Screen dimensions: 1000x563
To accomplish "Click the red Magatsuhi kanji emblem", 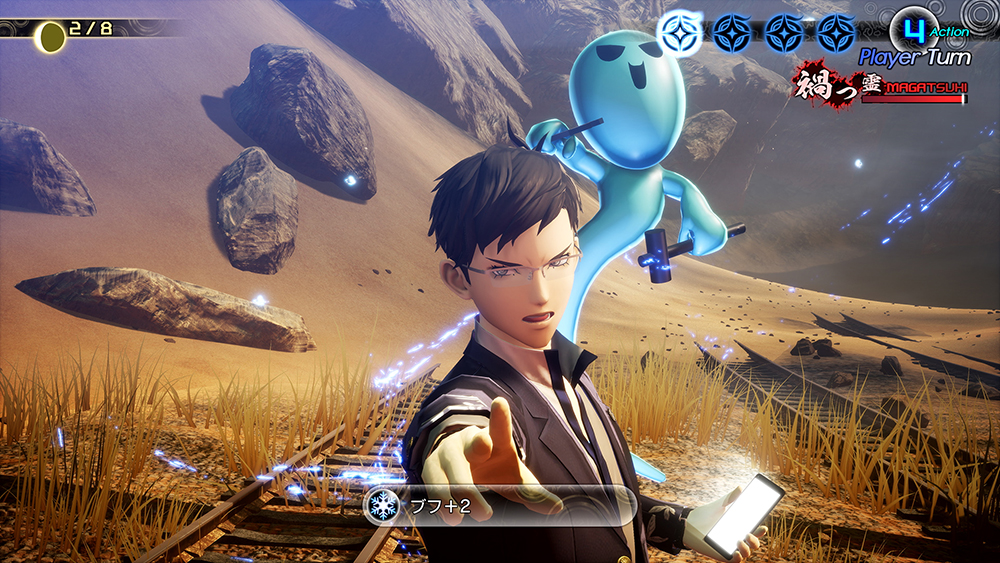I will click(x=822, y=84).
